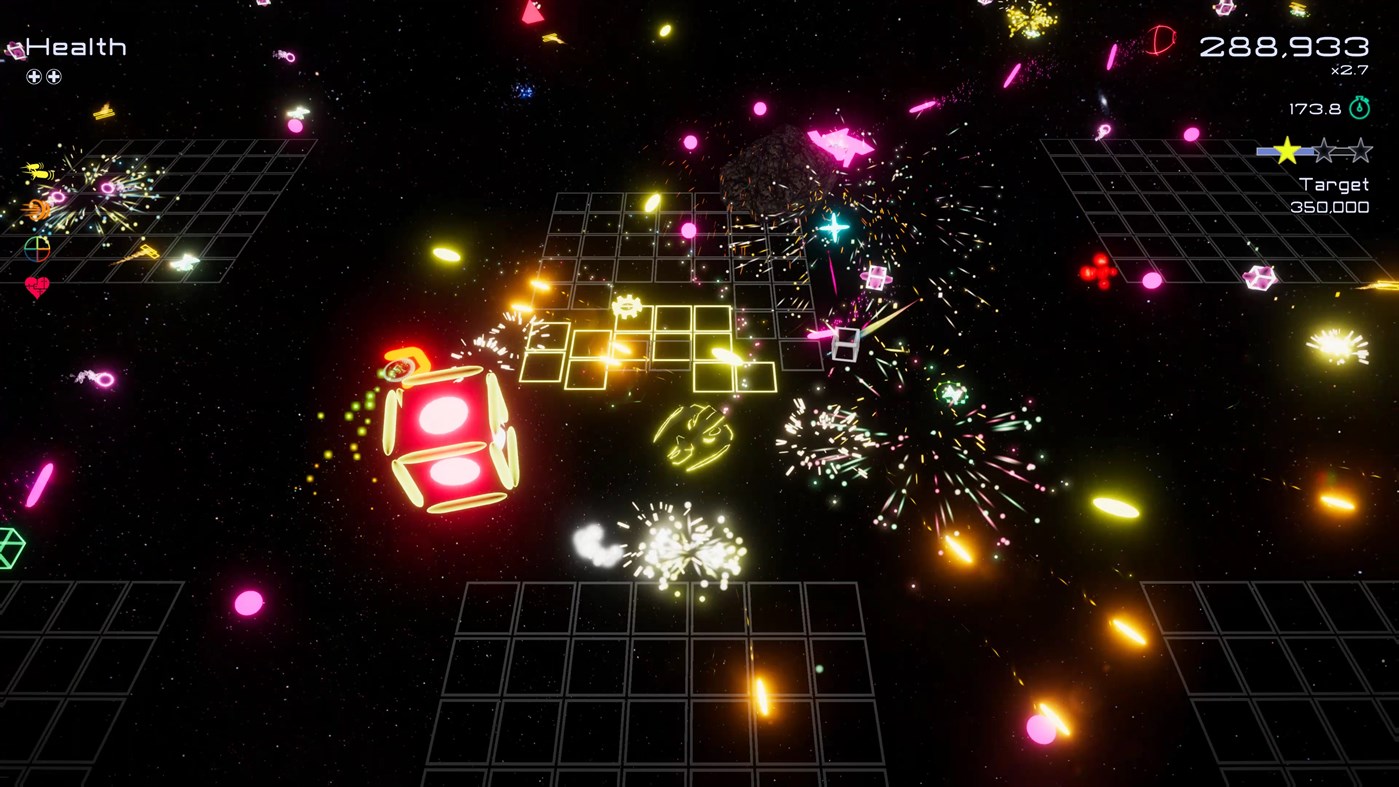This screenshot has height=787, width=1399.
Task: Select the first health plus icon under Health
Action: (x=35, y=76)
